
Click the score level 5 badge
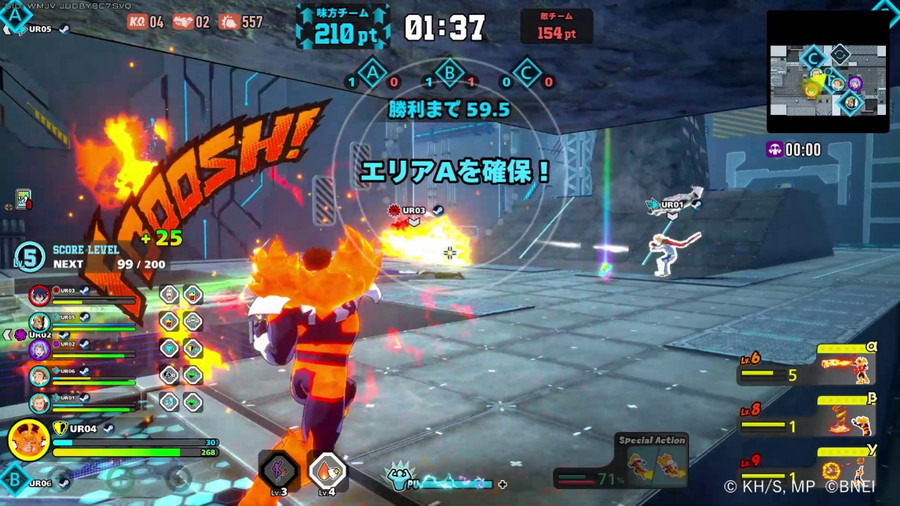click(x=30, y=256)
